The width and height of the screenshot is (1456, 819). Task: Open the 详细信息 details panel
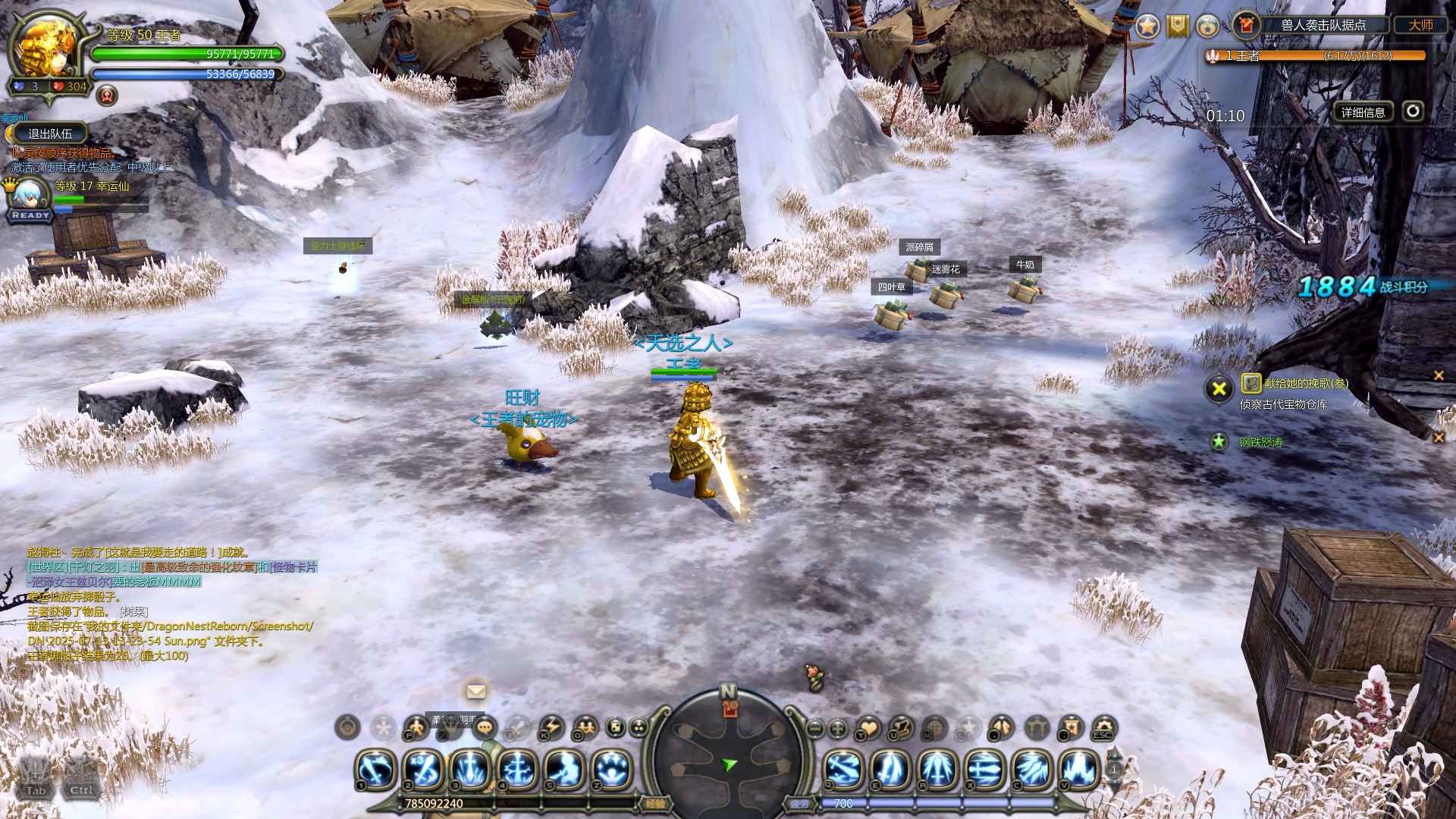1363,112
